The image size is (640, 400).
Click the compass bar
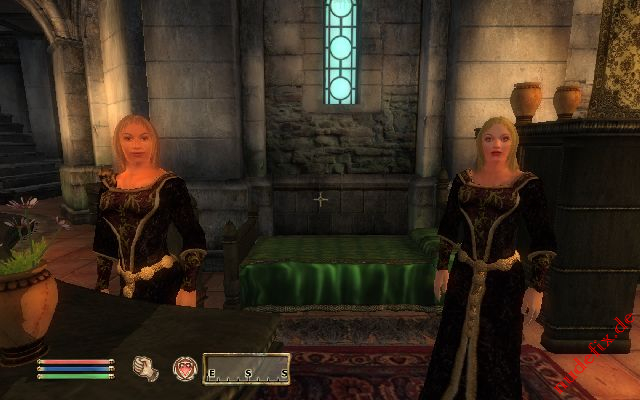tap(246, 370)
